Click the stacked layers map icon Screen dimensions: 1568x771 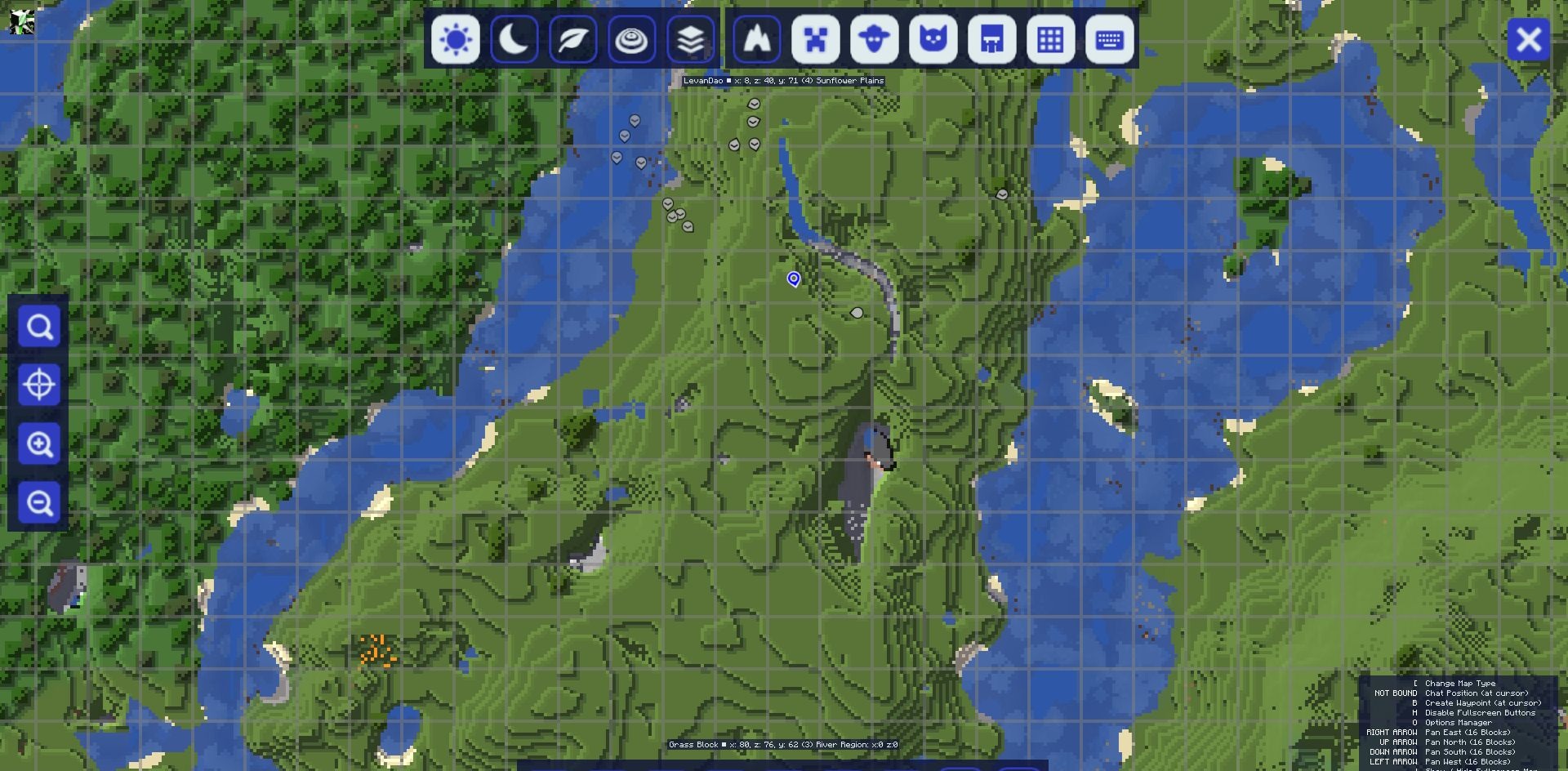pos(690,39)
